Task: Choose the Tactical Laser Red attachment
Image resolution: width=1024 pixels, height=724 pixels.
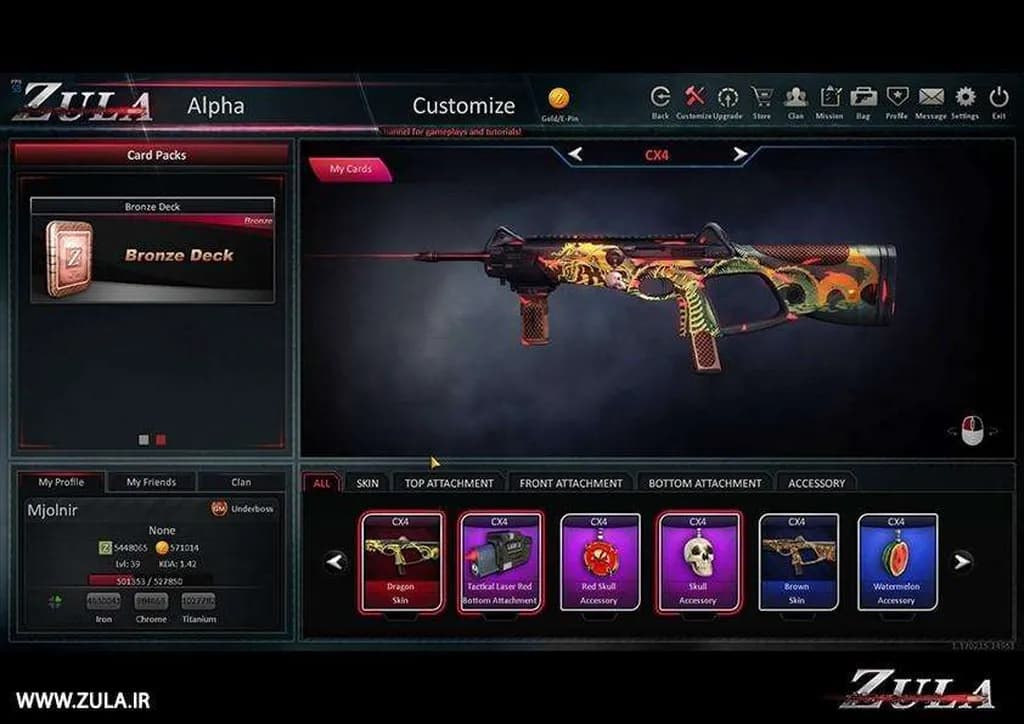Action: click(x=499, y=561)
